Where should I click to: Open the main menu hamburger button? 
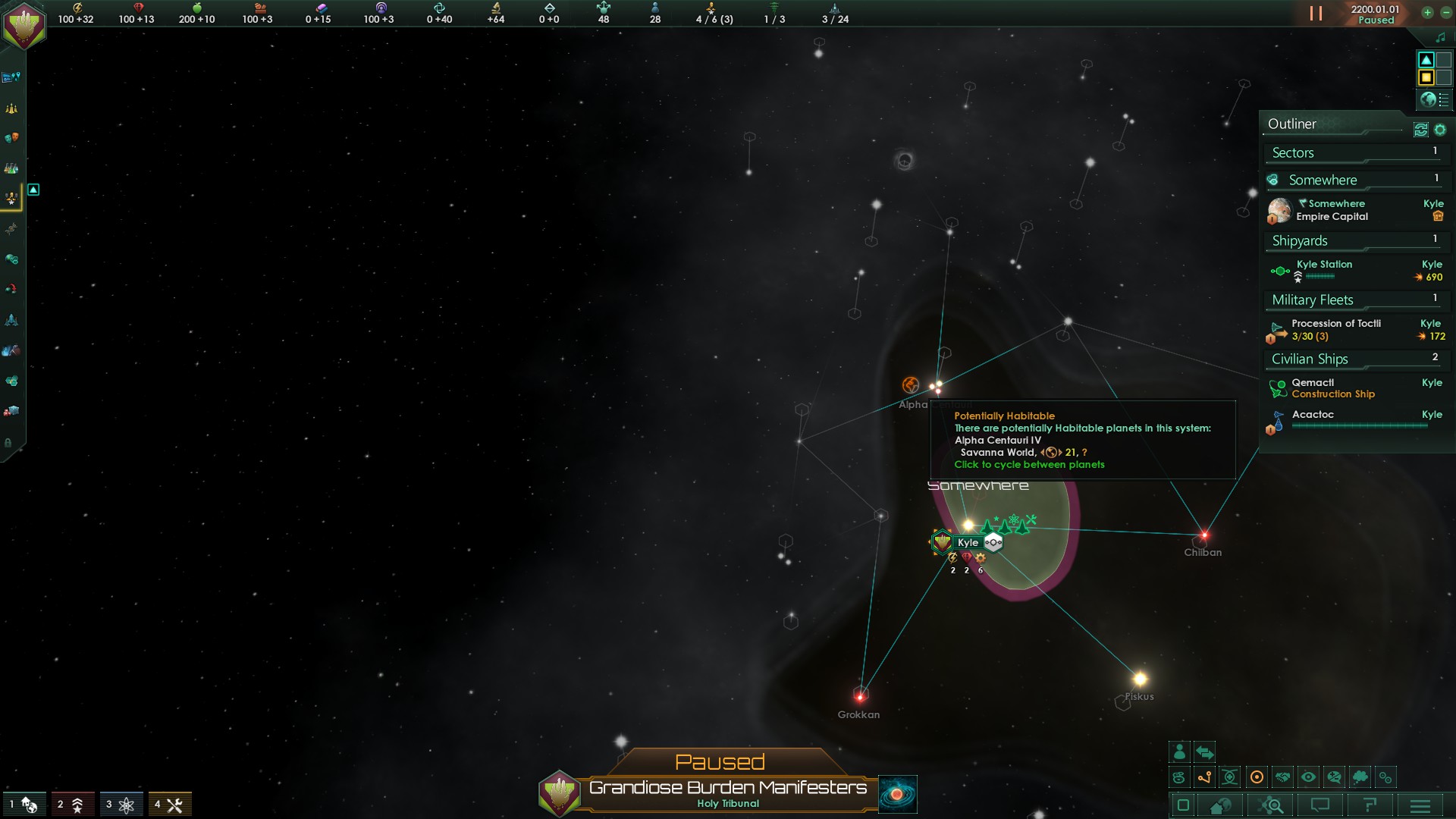pyautogui.click(x=1420, y=805)
